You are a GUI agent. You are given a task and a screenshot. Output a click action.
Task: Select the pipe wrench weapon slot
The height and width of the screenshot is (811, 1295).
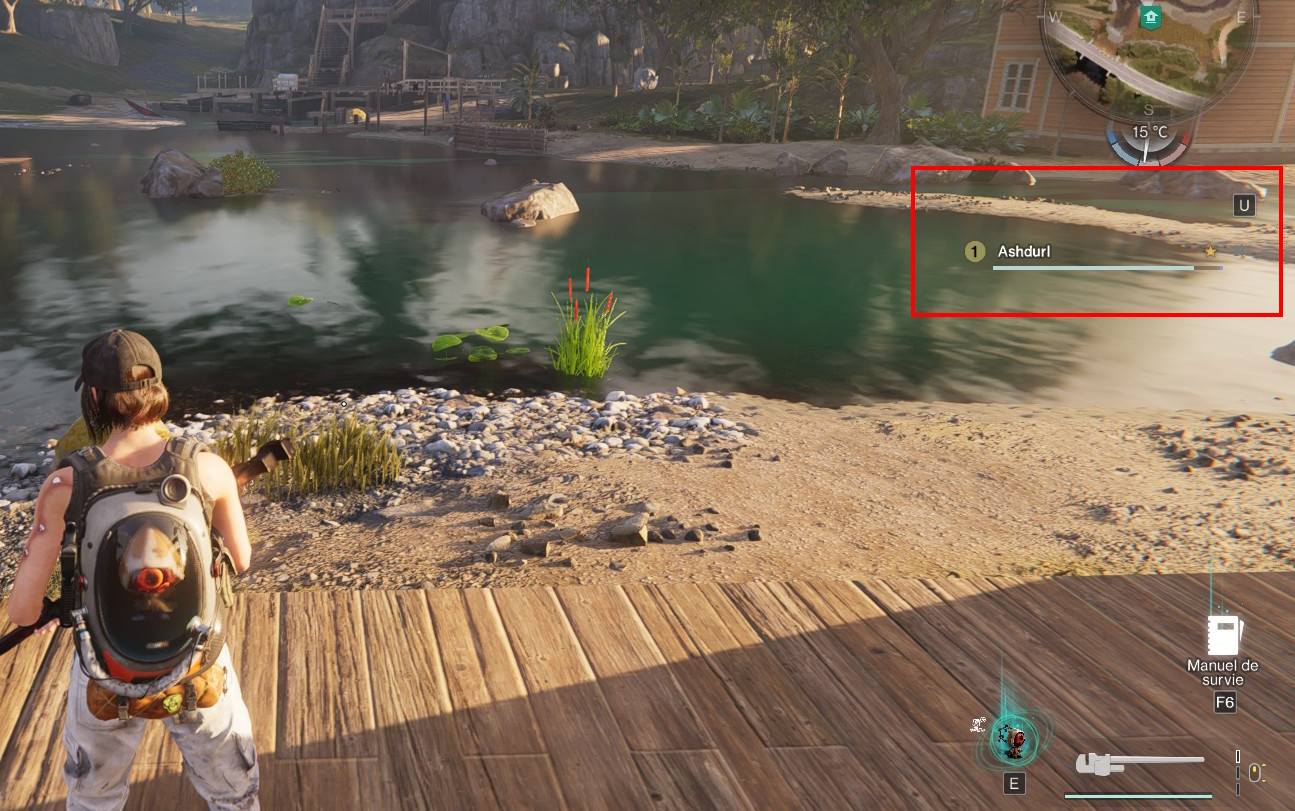pyautogui.click(x=1139, y=764)
